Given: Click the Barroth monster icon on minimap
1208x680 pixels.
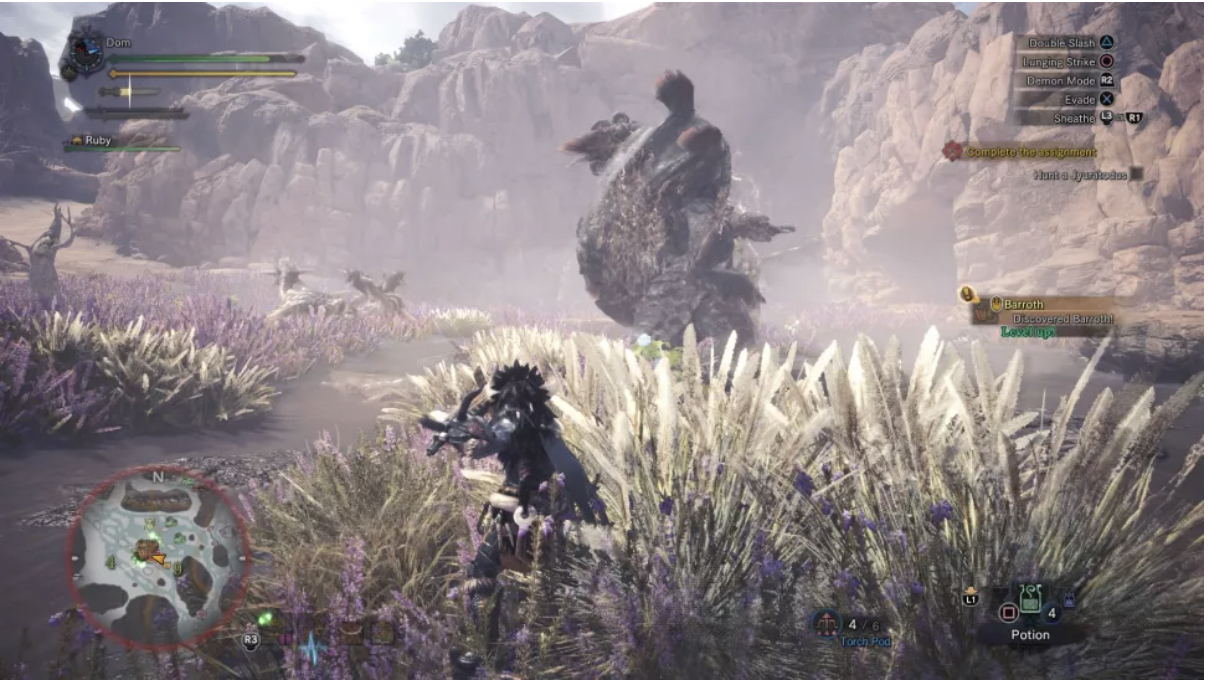Looking at the screenshot, I should [148, 549].
